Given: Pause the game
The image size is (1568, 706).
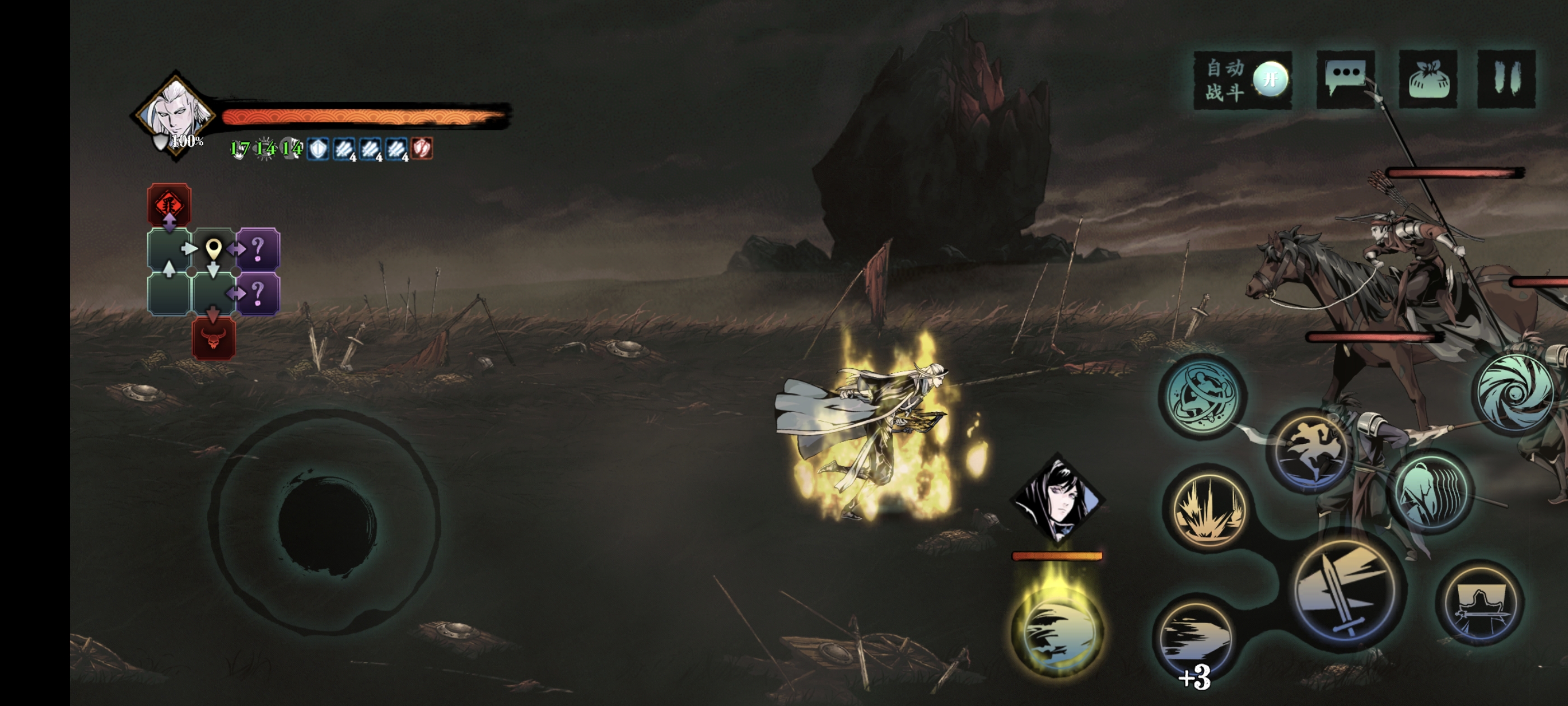Looking at the screenshot, I should 1506,79.
